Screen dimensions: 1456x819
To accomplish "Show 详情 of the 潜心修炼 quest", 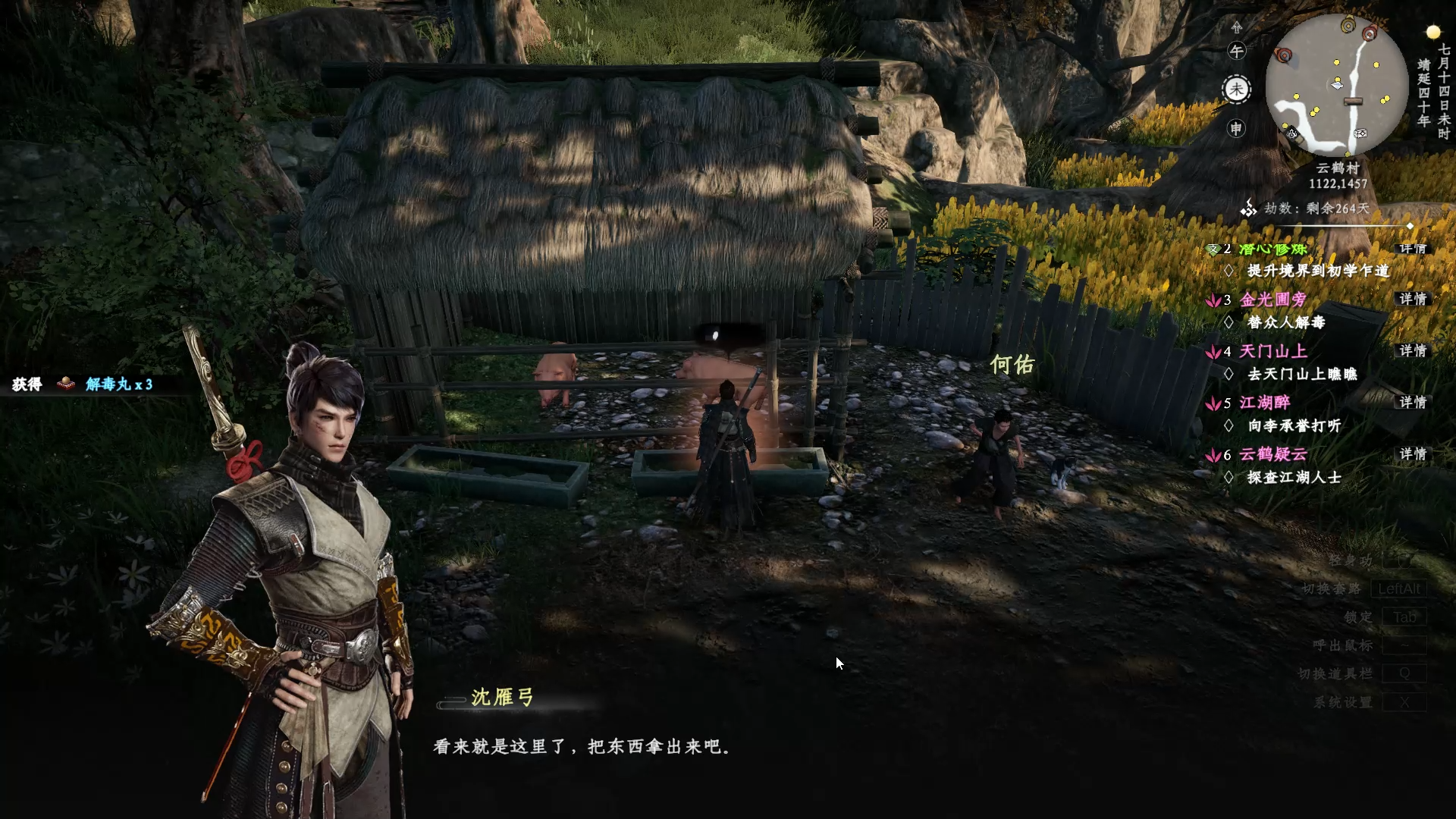I will [x=1413, y=249].
